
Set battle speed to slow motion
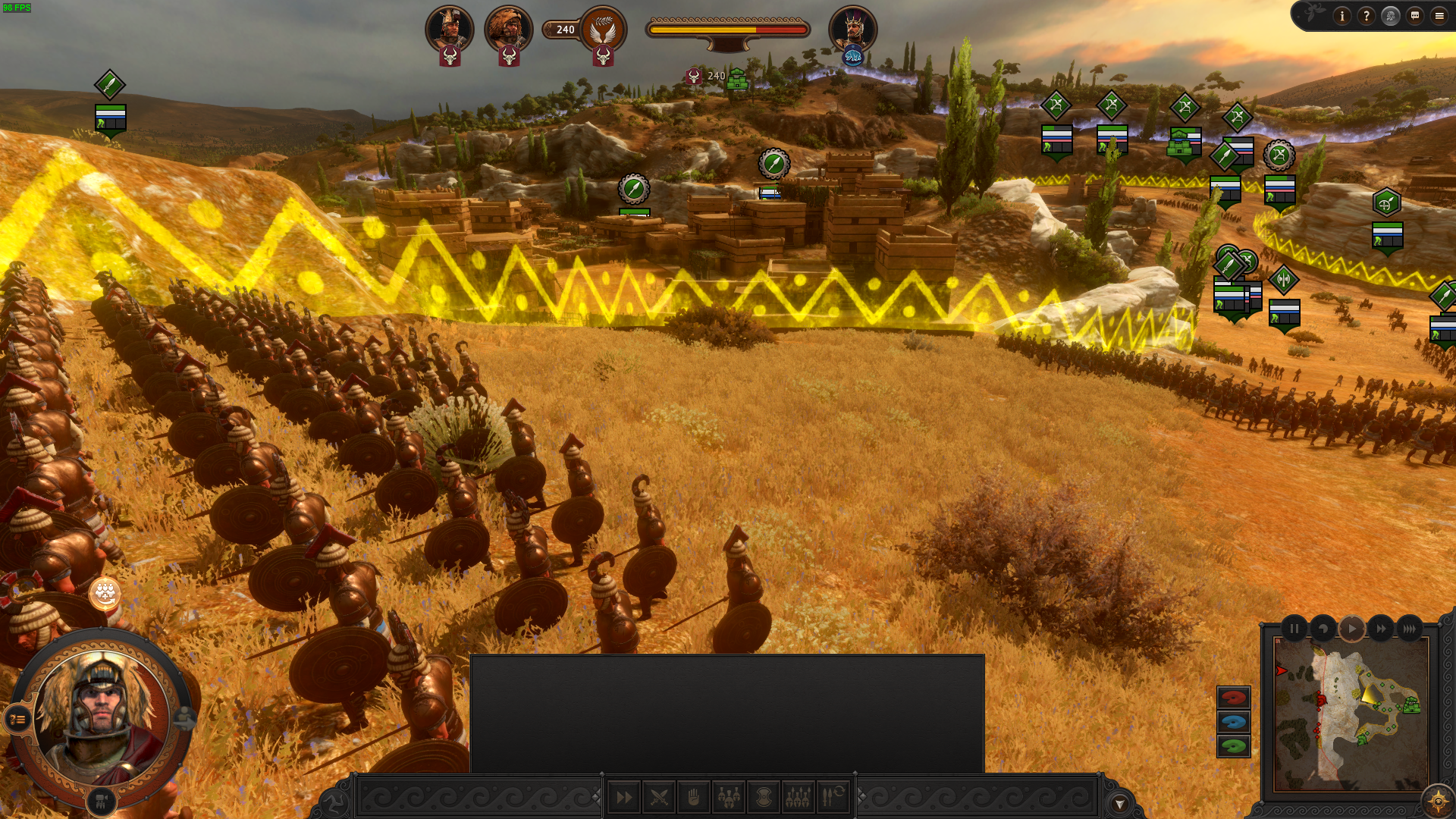pos(1323,629)
